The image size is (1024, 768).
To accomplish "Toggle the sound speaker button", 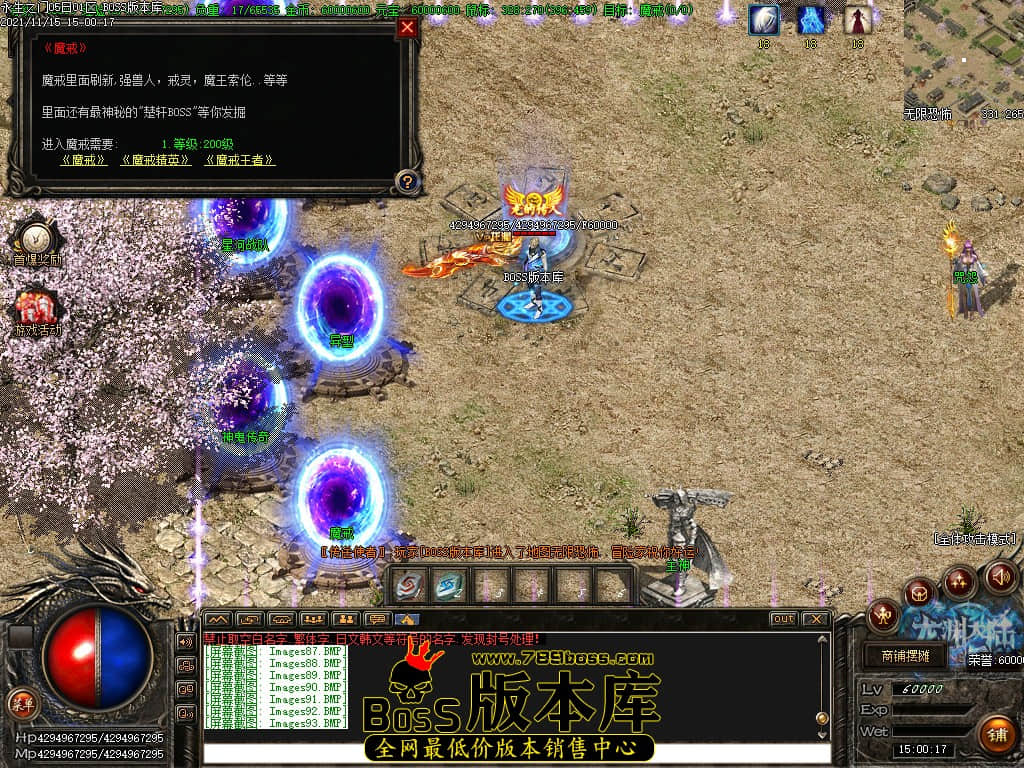I will point(1000,576).
